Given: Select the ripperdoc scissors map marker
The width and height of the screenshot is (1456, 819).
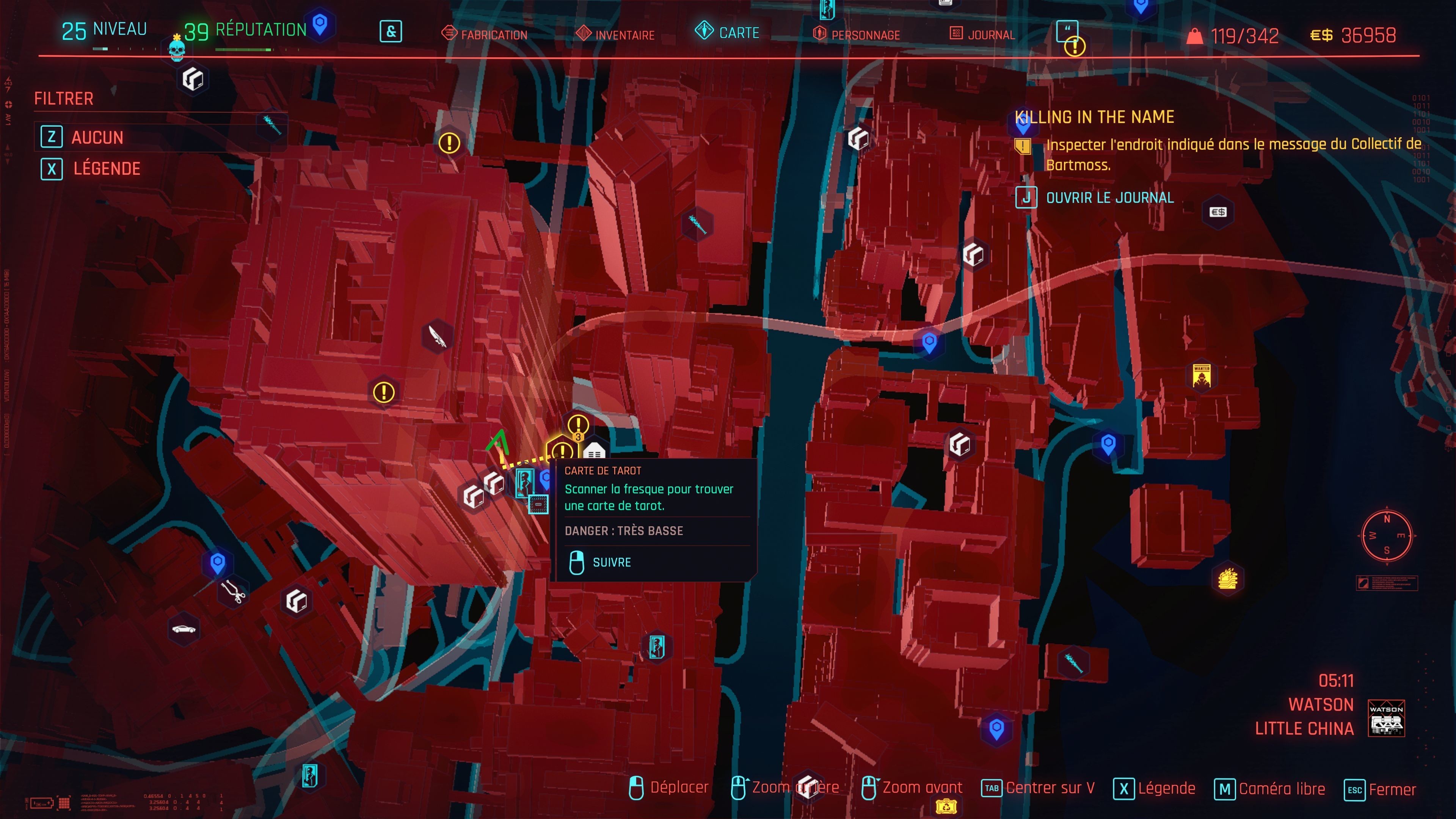Looking at the screenshot, I should pyautogui.click(x=233, y=592).
